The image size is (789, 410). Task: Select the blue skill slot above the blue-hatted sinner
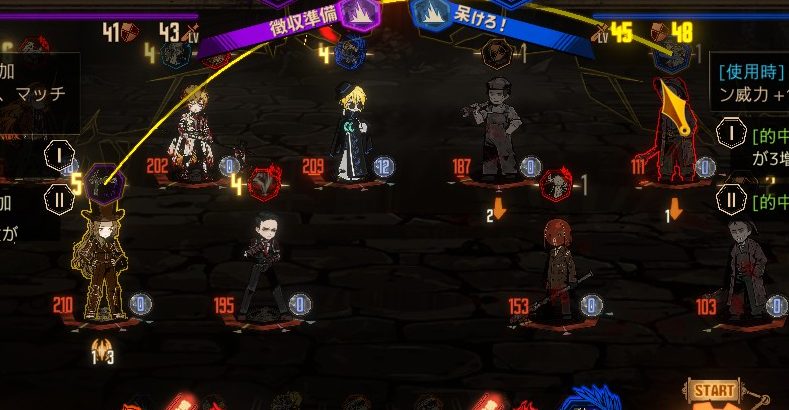click(347, 53)
